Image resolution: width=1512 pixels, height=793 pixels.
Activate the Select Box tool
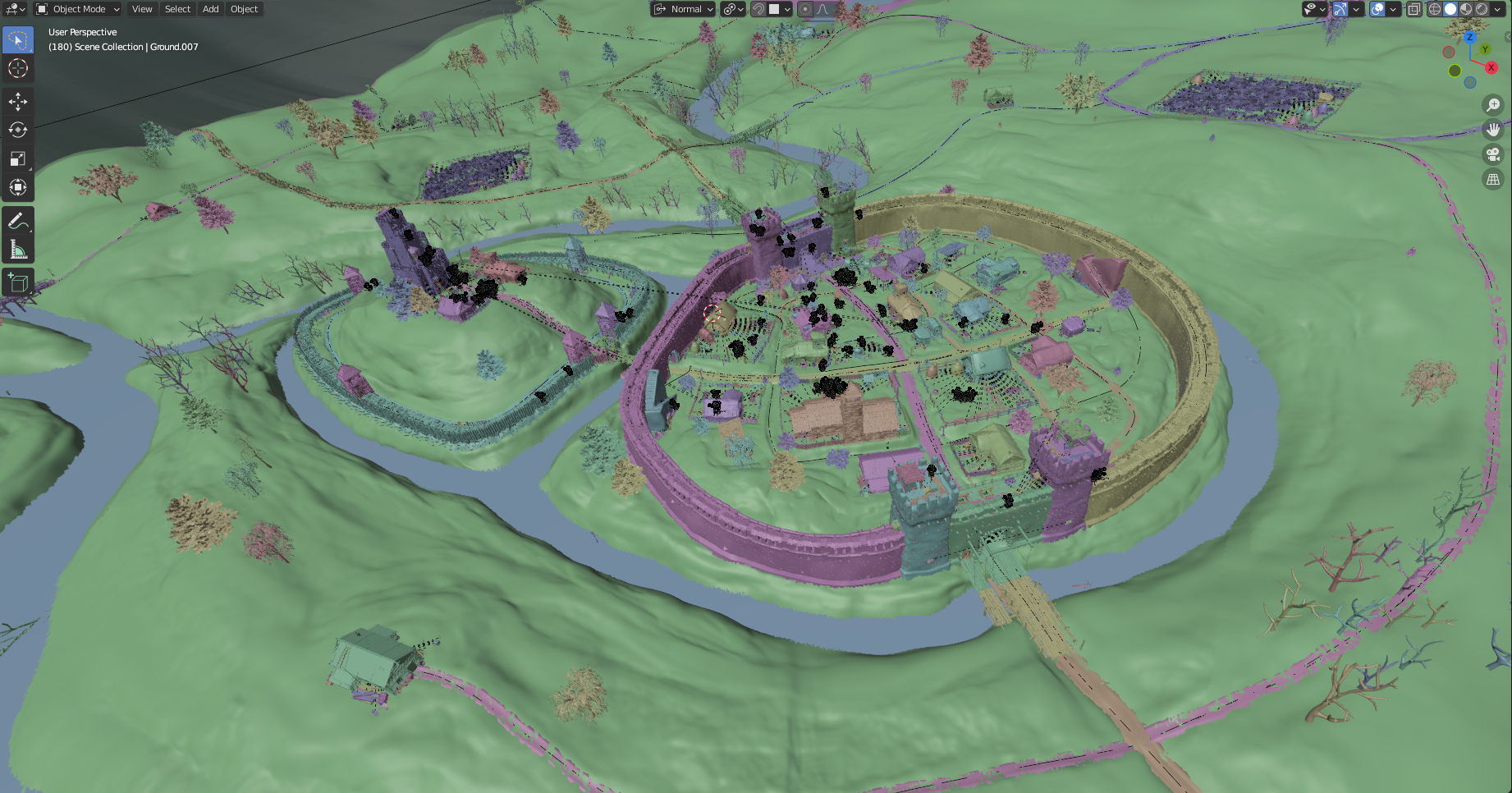click(x=18, y=39)
